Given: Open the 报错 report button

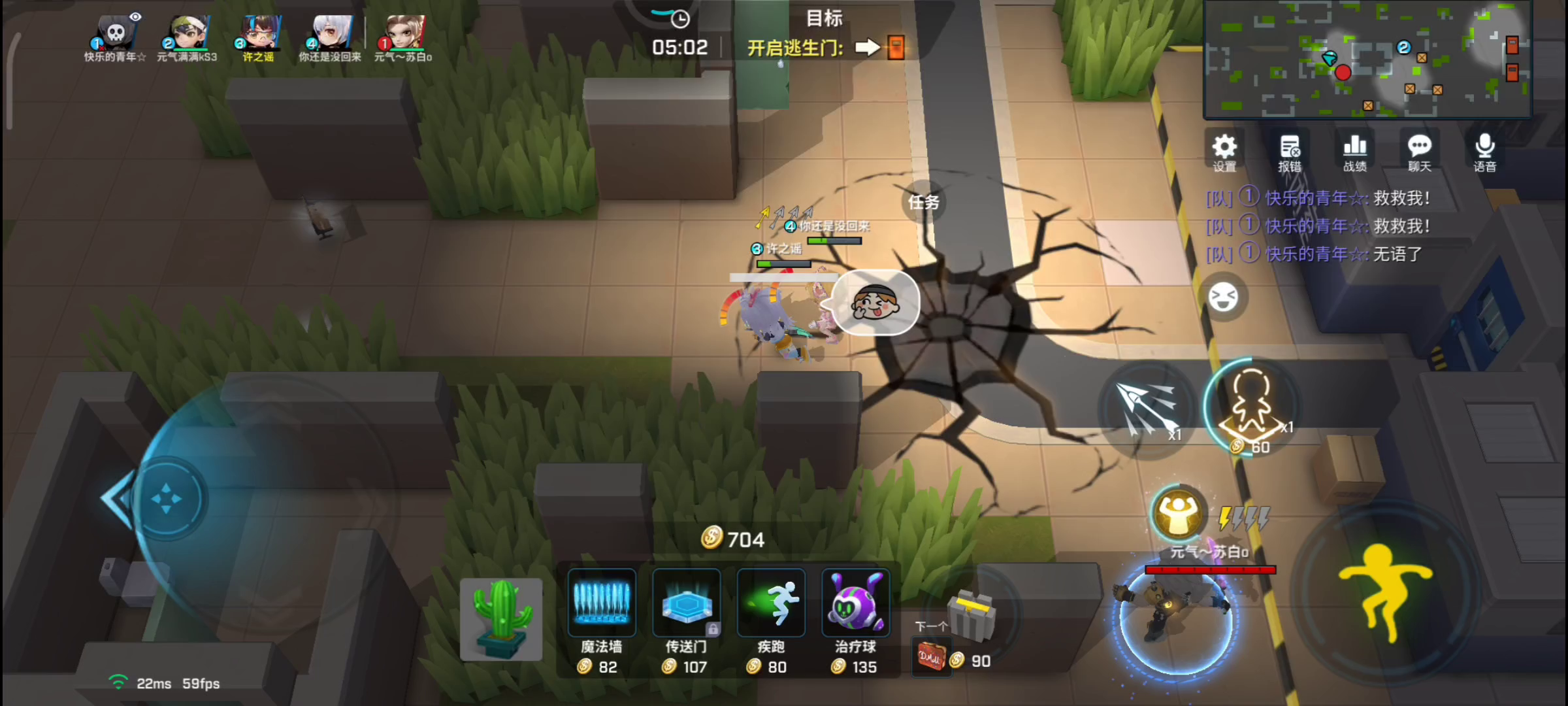Looking at the screenshot, I should [x=1290, y=152].
